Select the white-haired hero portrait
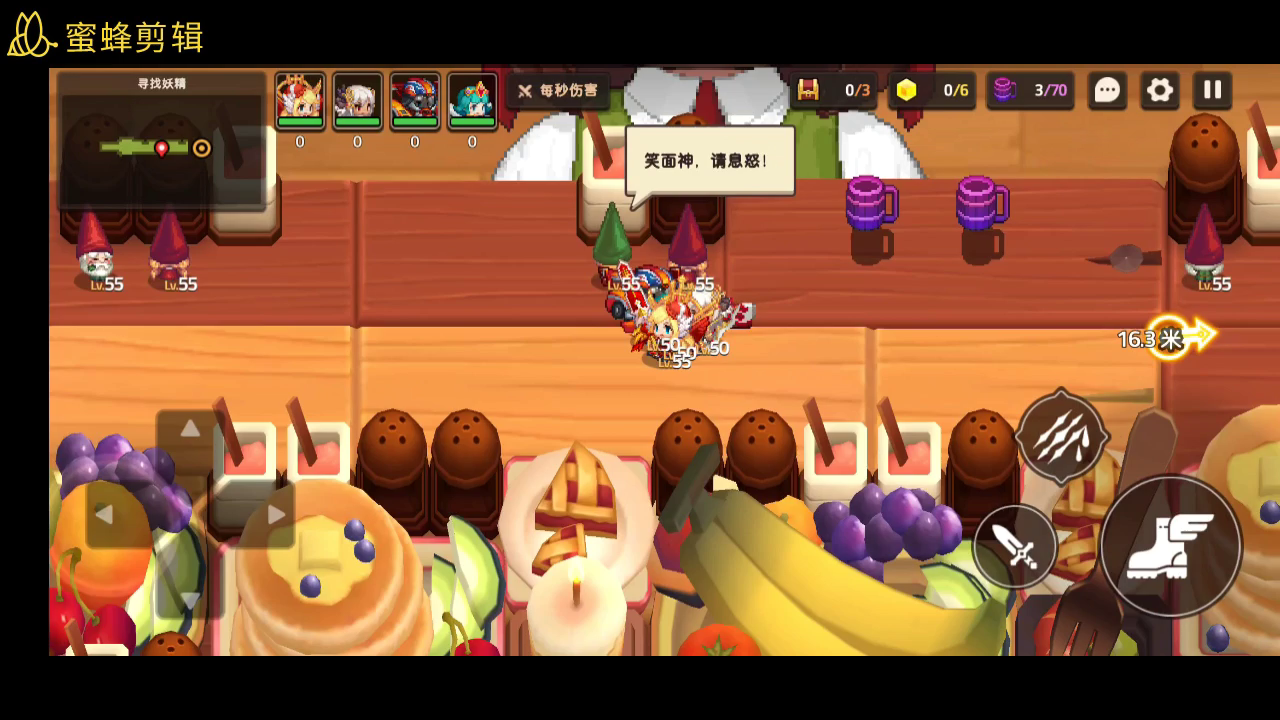1280x720 pixels. click(357, 101)
